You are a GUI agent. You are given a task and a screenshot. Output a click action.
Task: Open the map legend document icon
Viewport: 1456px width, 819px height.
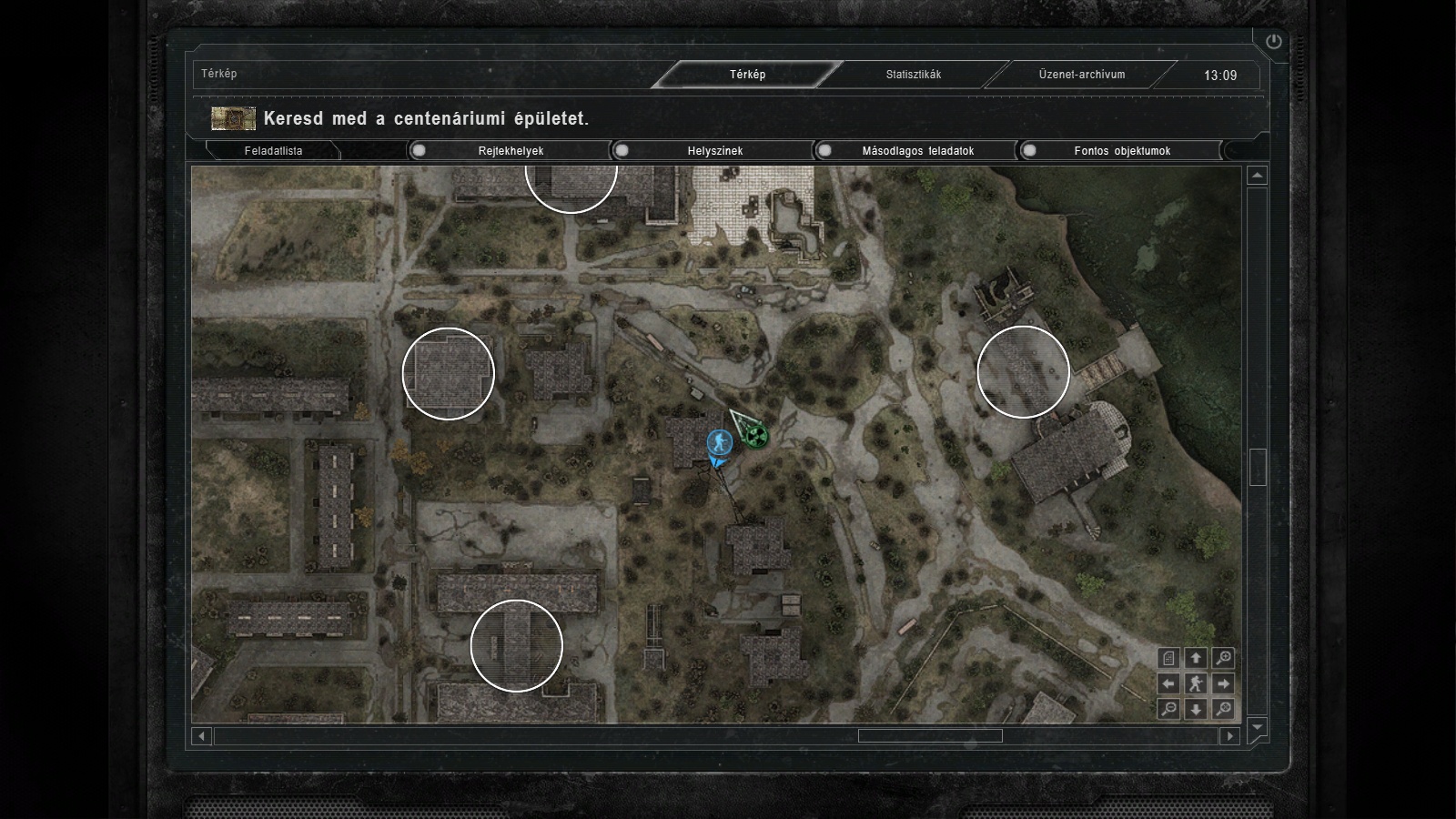click(x=1168, y=658)
